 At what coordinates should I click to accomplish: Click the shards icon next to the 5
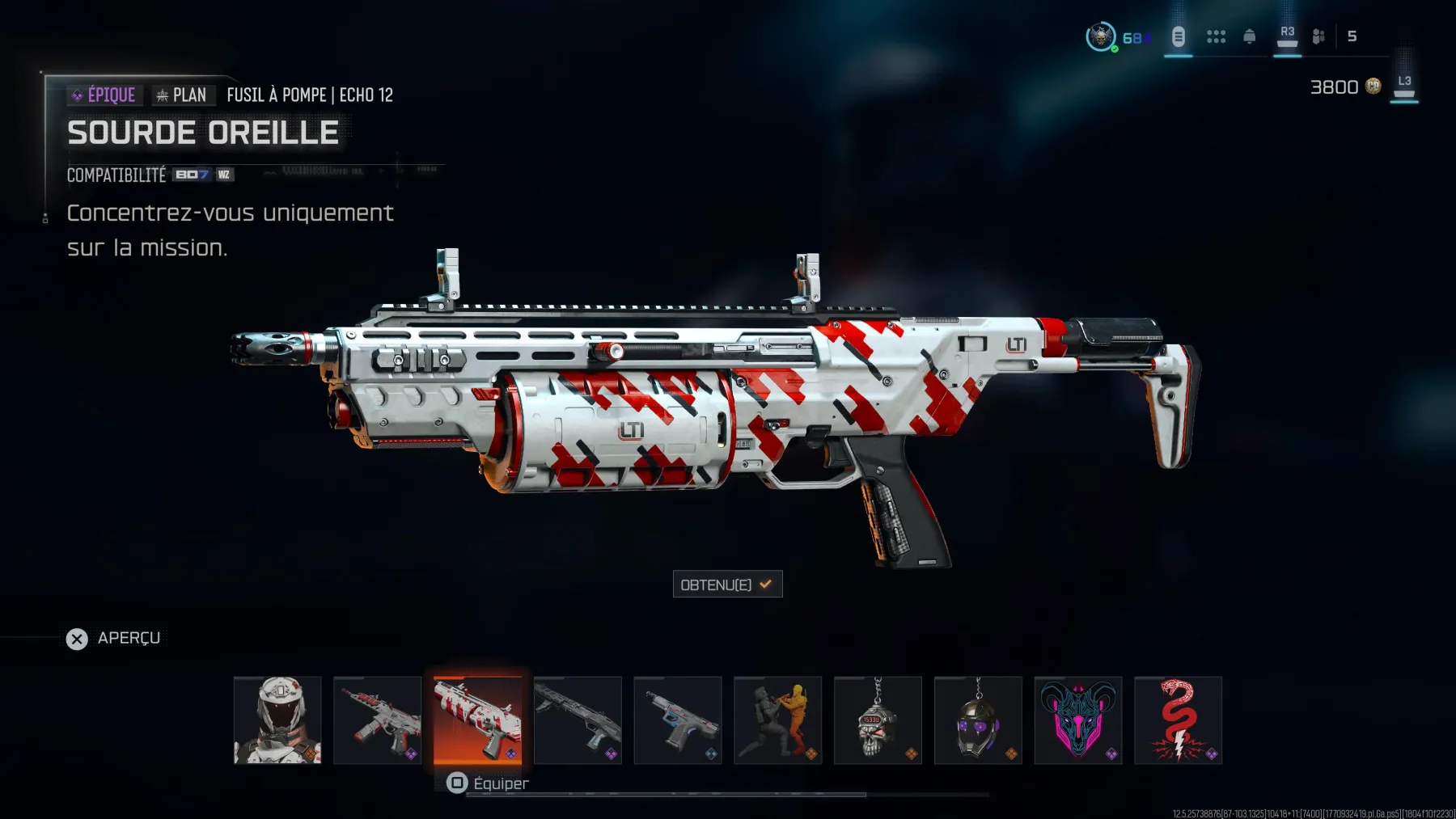tap(1318, 36)
